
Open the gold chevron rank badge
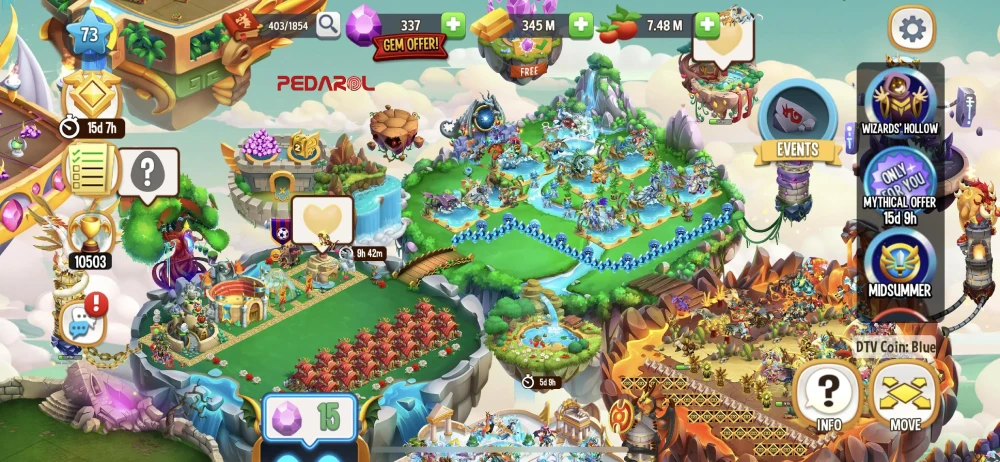(91, 98)
